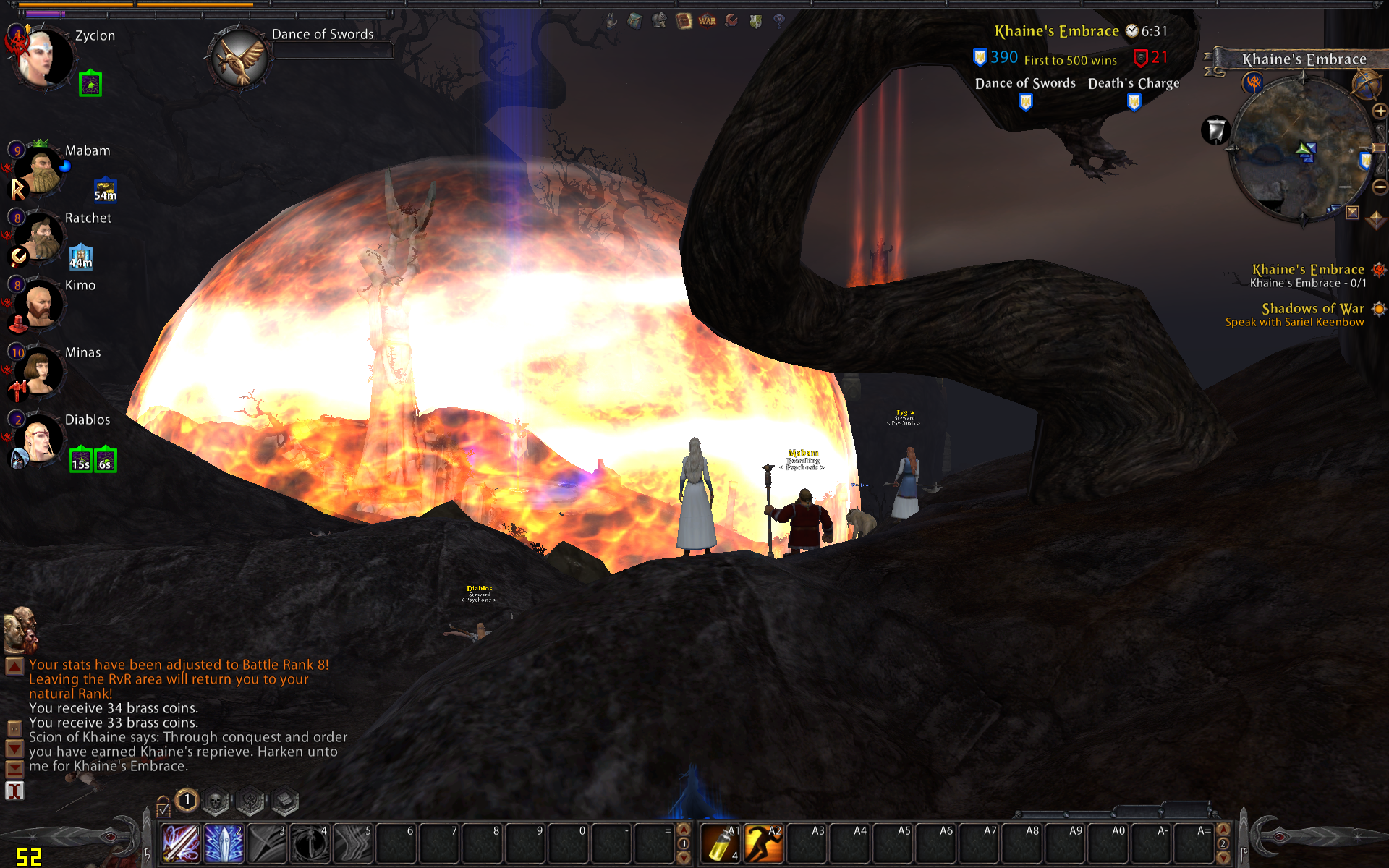This screenshot has height=868, width=1389.
Task: Click the white banner icon beside minimap
Action: (x=1216, y=130)
